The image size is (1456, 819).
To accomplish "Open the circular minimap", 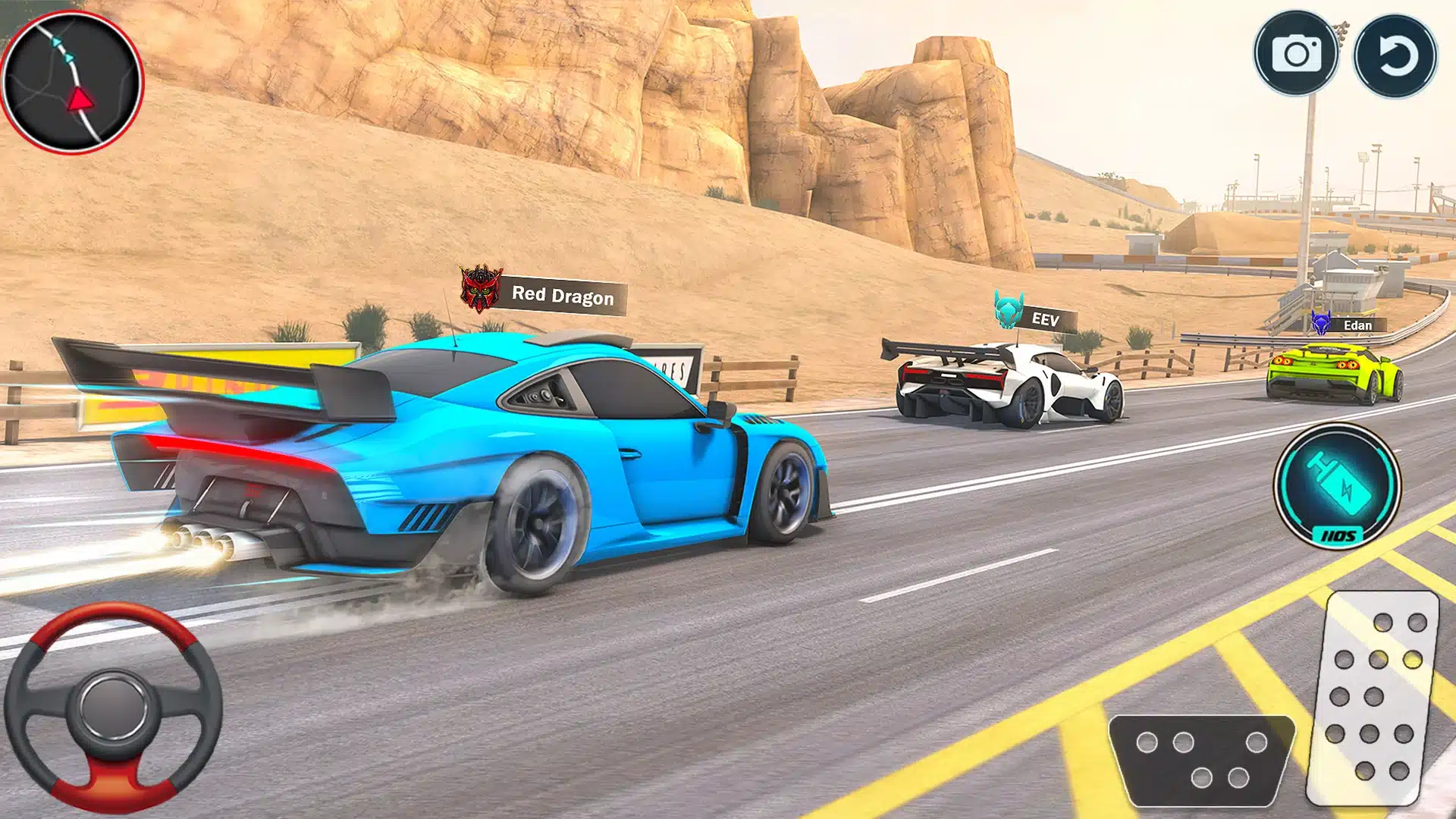I will 72,82.
